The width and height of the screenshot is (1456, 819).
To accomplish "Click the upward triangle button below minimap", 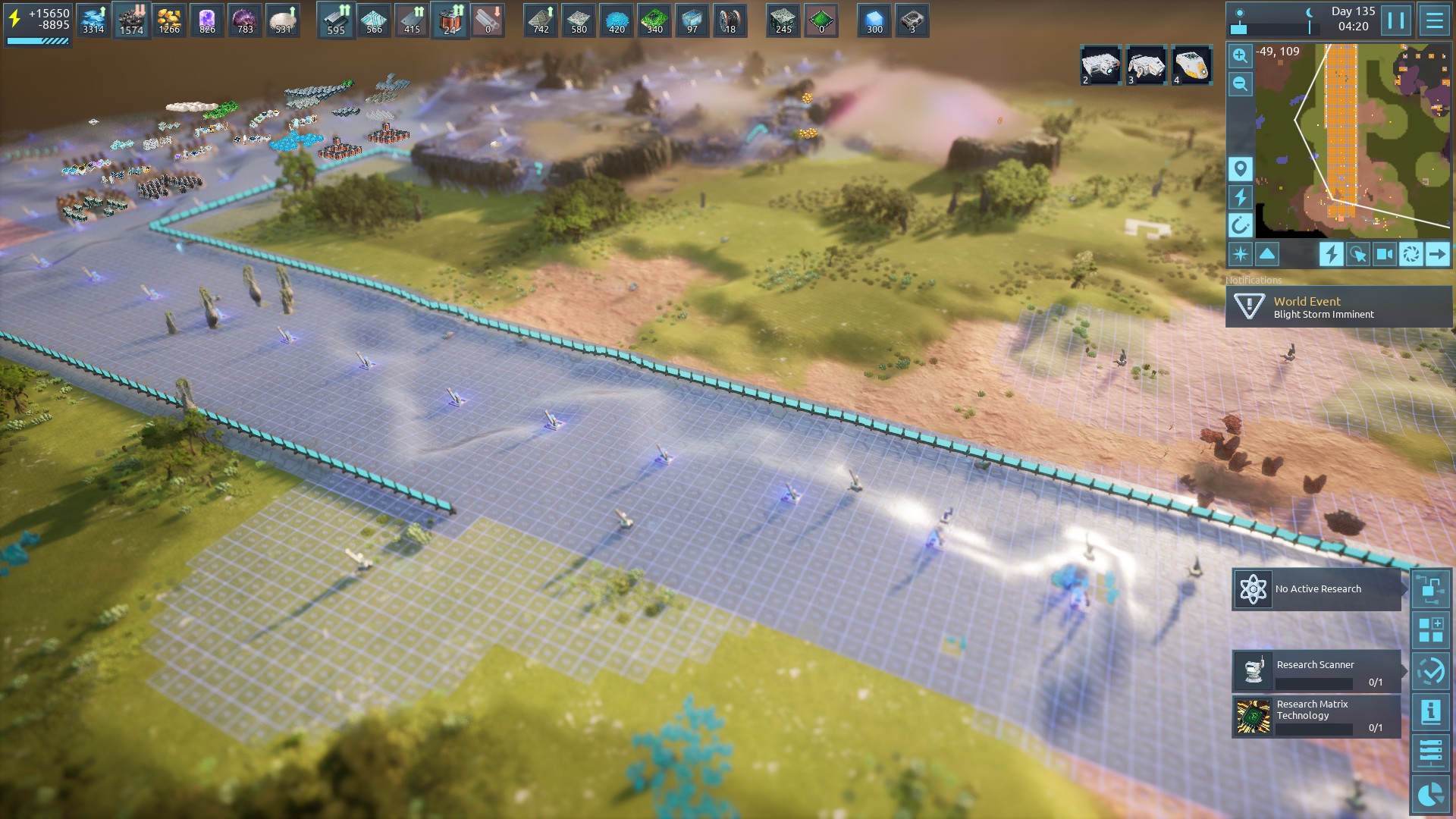I will (1267, 254).
